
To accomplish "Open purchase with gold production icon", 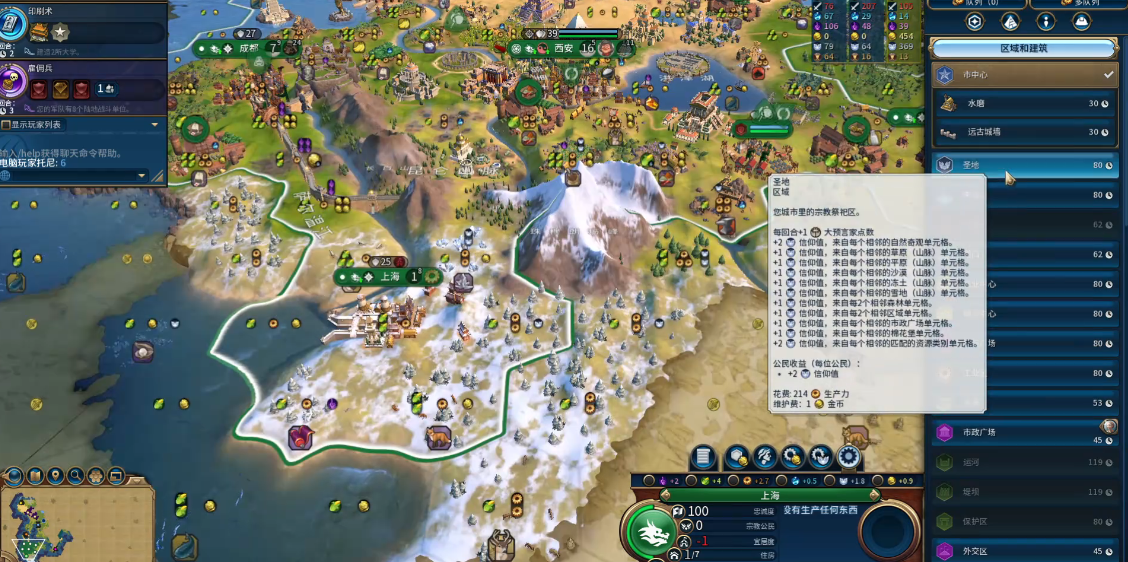I will pos(793,457).
